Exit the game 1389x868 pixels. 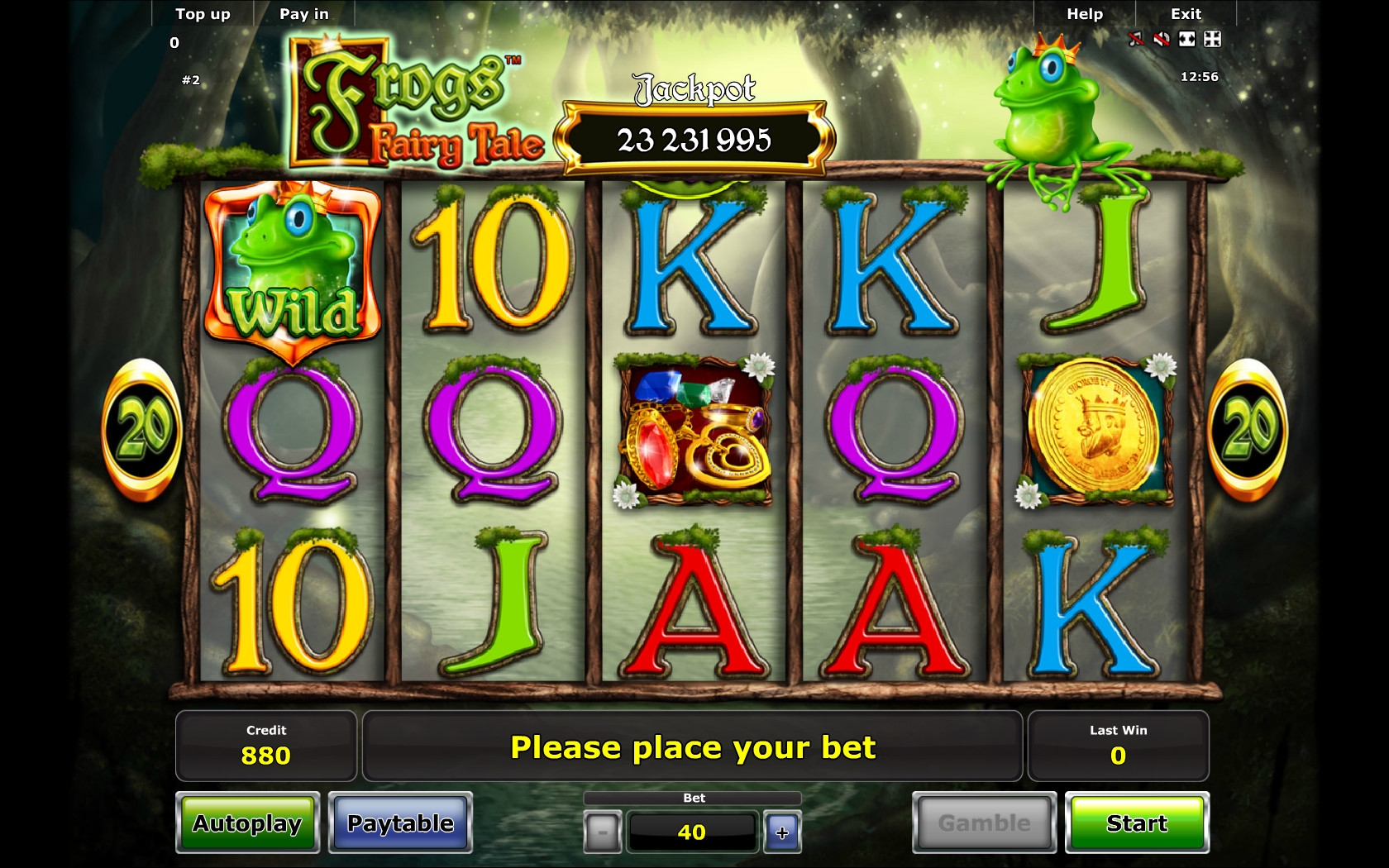click(x=1186, y=14)
